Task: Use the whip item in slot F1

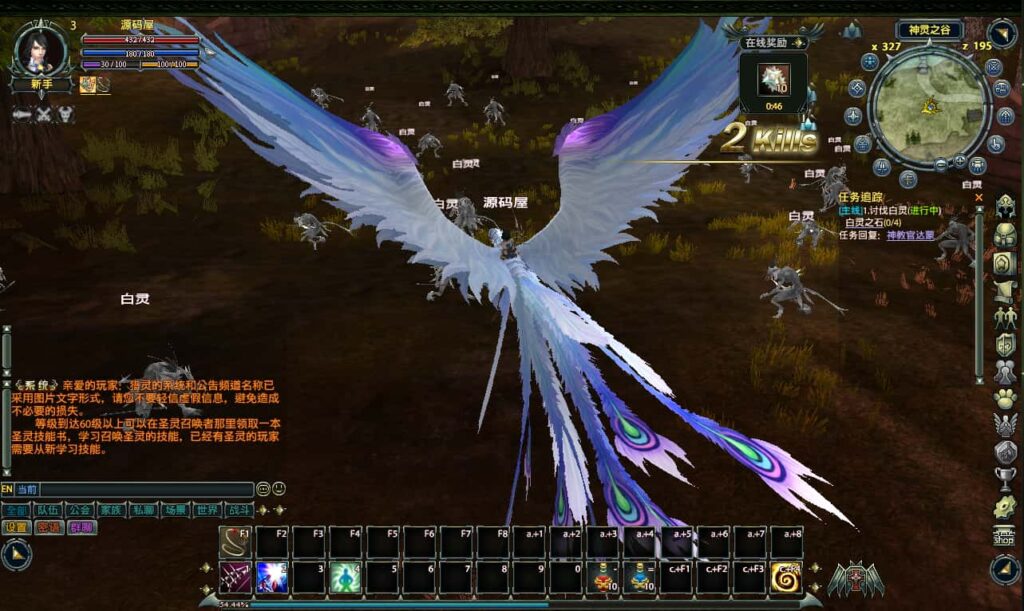Action: coord(236,542)
